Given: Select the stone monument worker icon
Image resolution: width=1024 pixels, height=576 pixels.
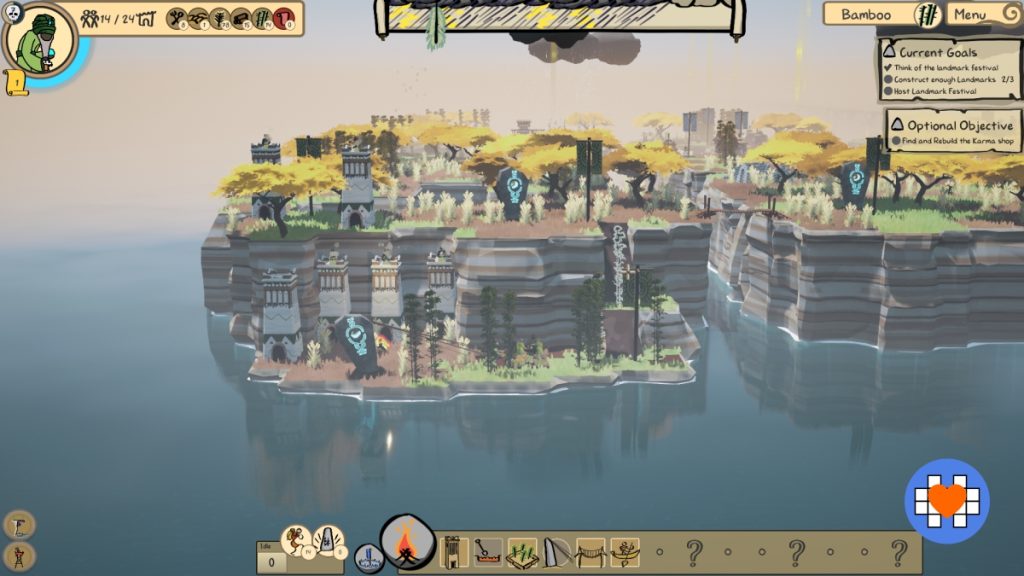Looking at the screenshot, I should click(329, 541).
